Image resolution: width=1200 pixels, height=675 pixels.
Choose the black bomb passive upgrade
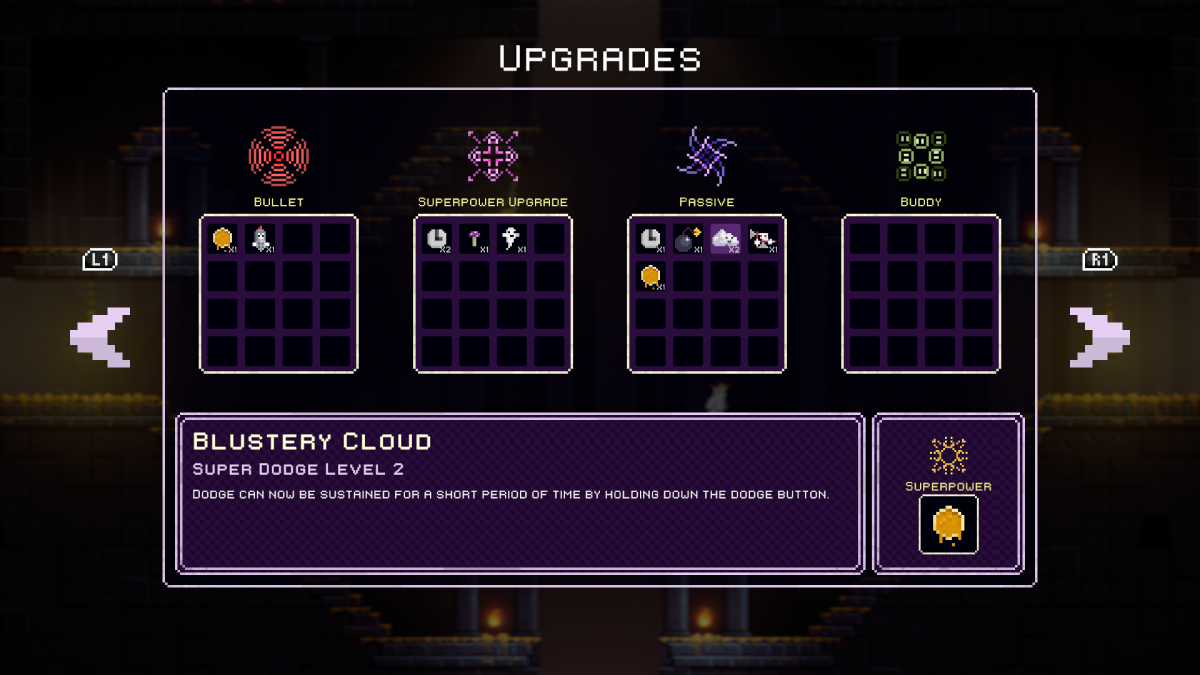pyautogui.click(x=688, y=239)
